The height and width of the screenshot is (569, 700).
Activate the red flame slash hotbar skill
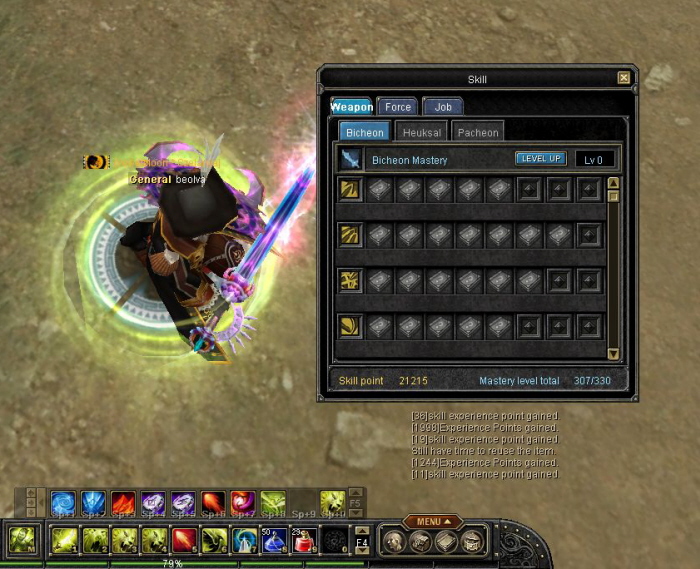[x=184, y=541]
